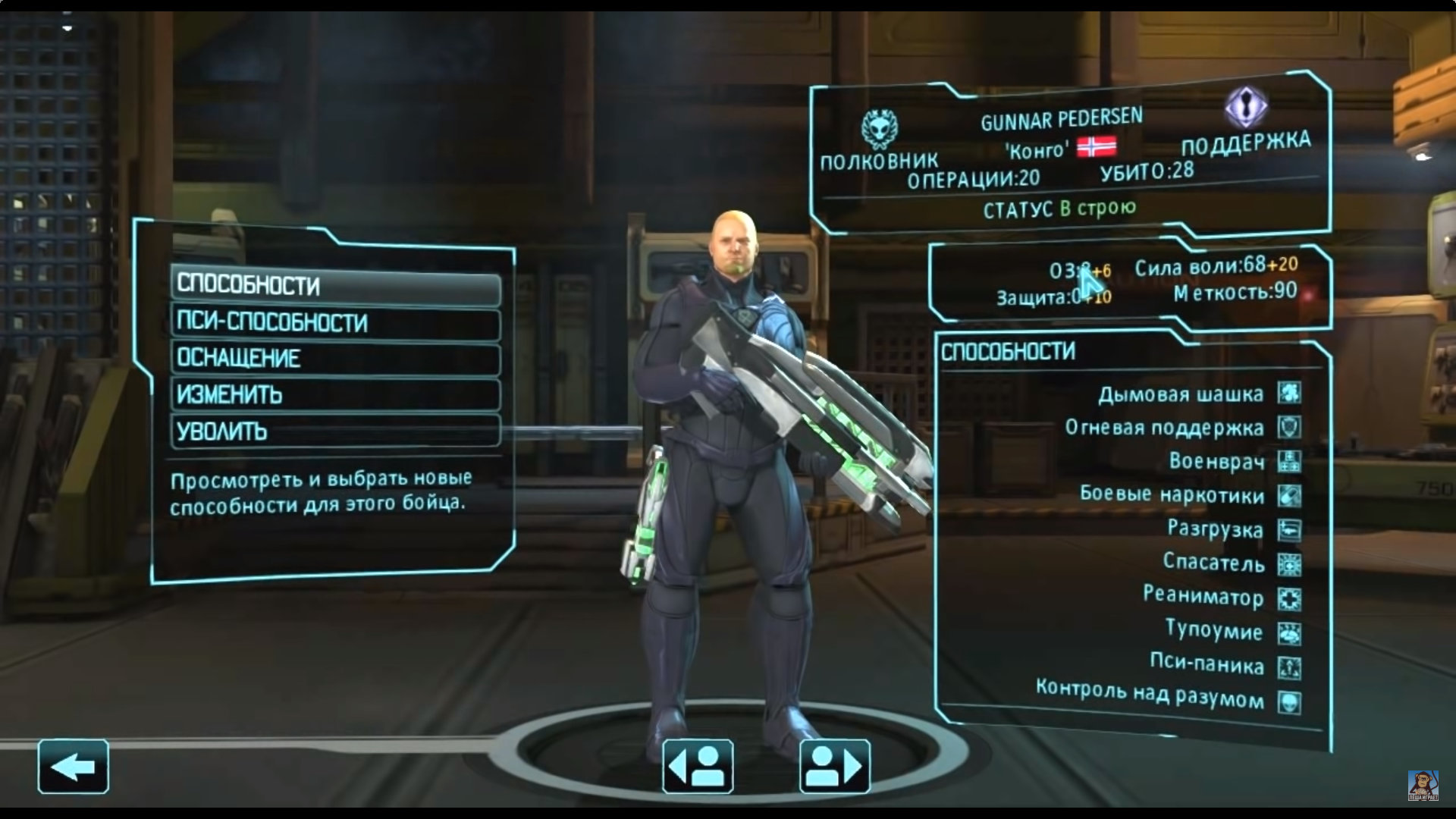Choose the Боевые наркотики ability icon
Screen dimensions: 1456x819
[x=1289, y=496]
